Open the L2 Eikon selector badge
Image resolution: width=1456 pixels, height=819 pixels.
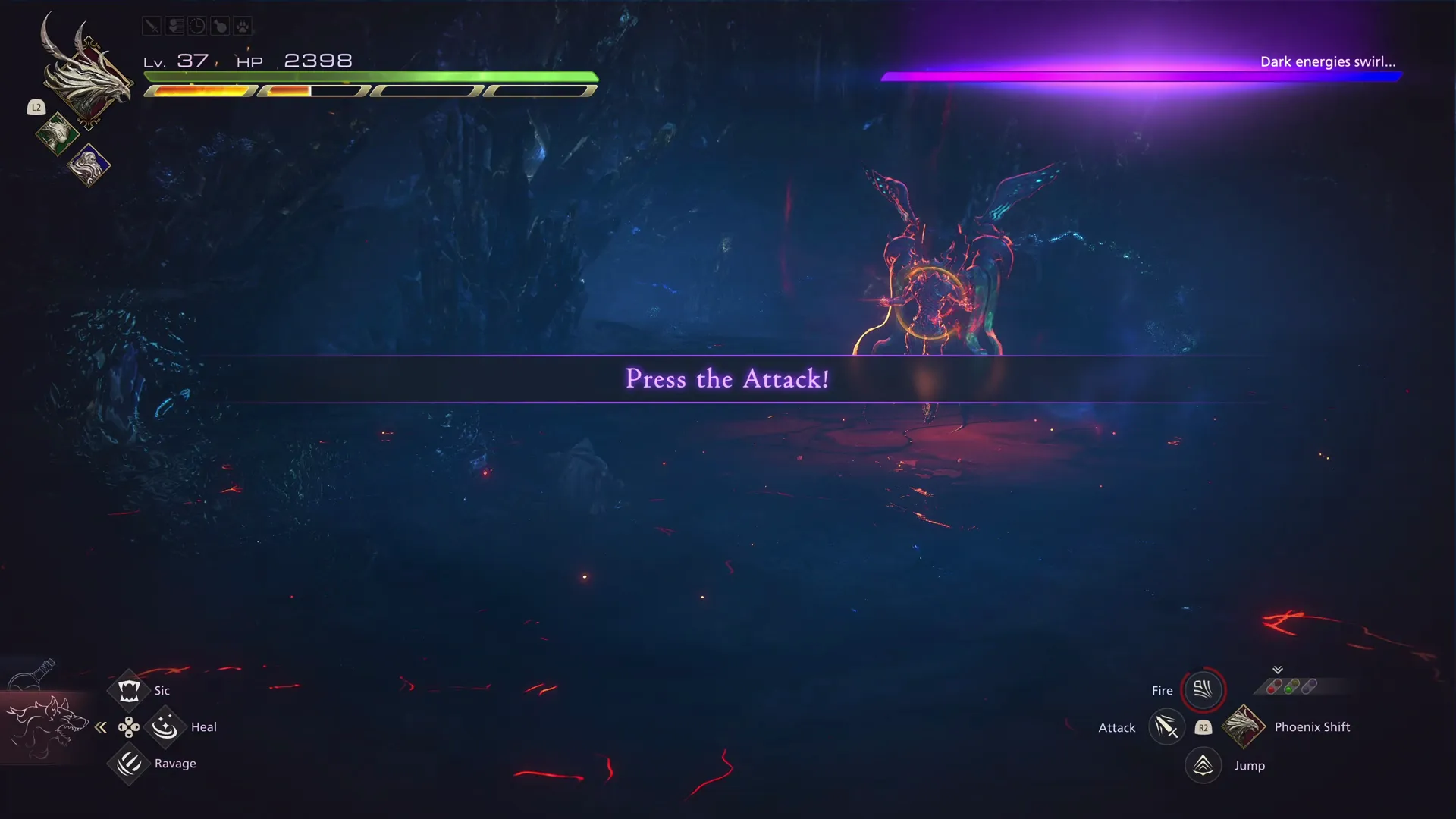(36, 107)
